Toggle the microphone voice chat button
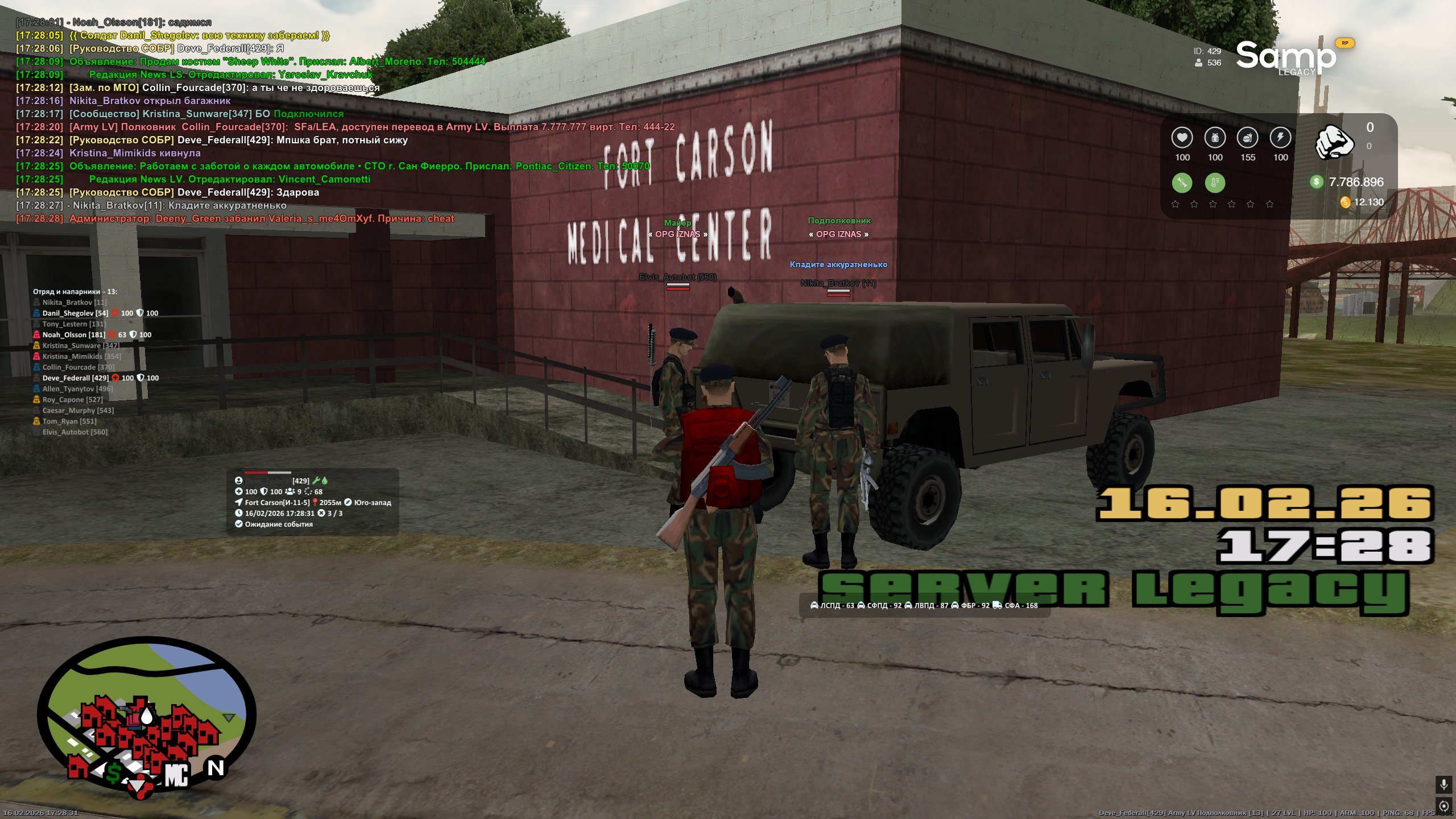Screen dimensions: 1456x819 1443,784
